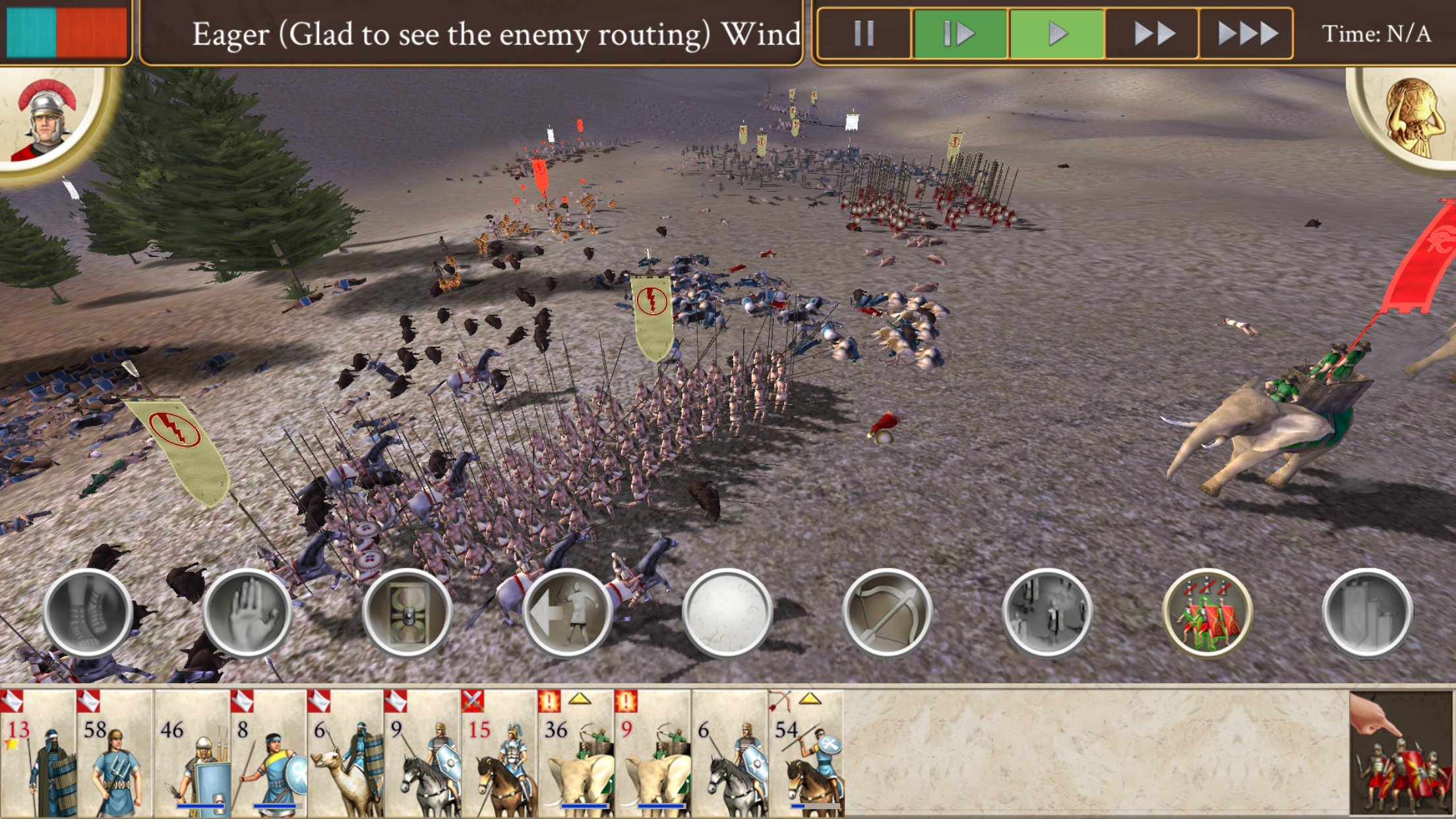Select the pitchfork peasant unit card with 58 men
Viewport: 1456px width, 819px height.
(115, 753)
